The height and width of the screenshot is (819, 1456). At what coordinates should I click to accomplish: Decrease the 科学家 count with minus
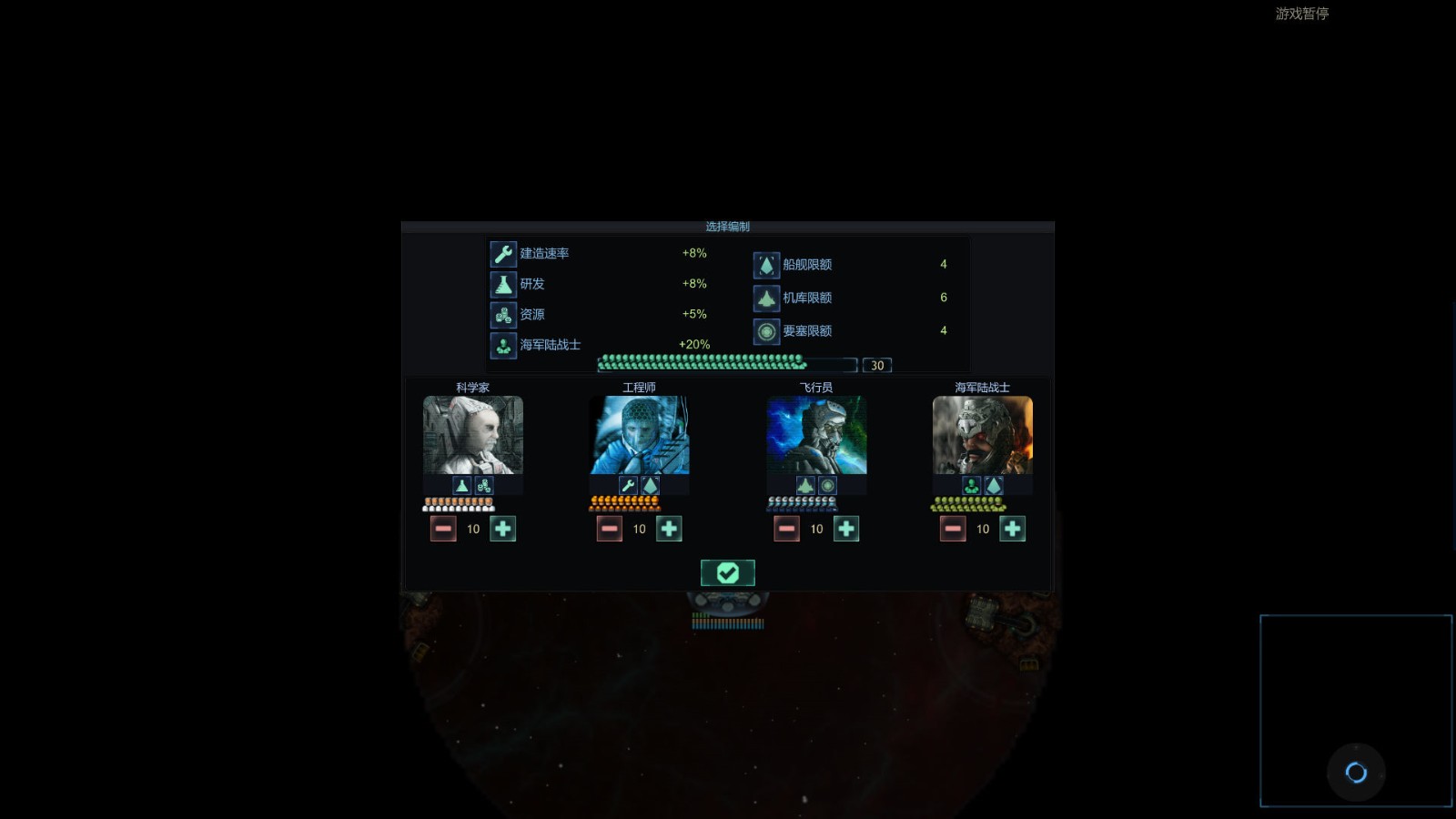point(443,529)
